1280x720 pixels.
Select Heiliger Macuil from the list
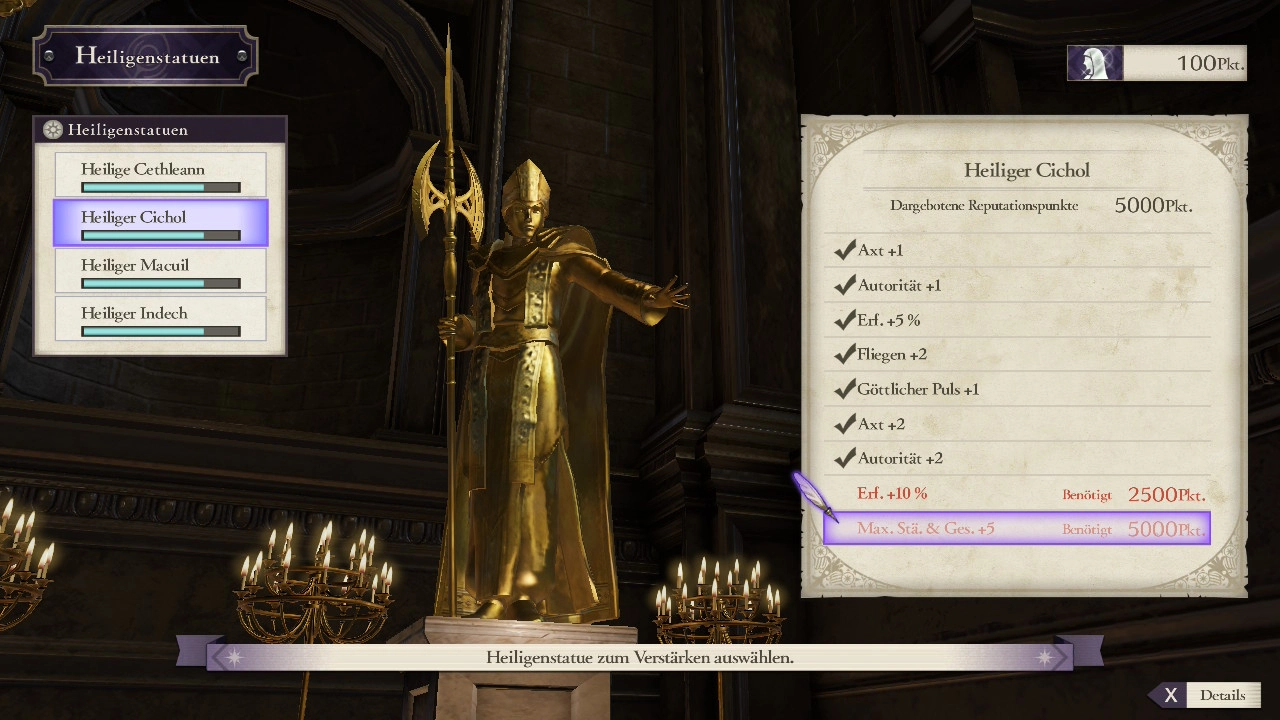point(160,270)
